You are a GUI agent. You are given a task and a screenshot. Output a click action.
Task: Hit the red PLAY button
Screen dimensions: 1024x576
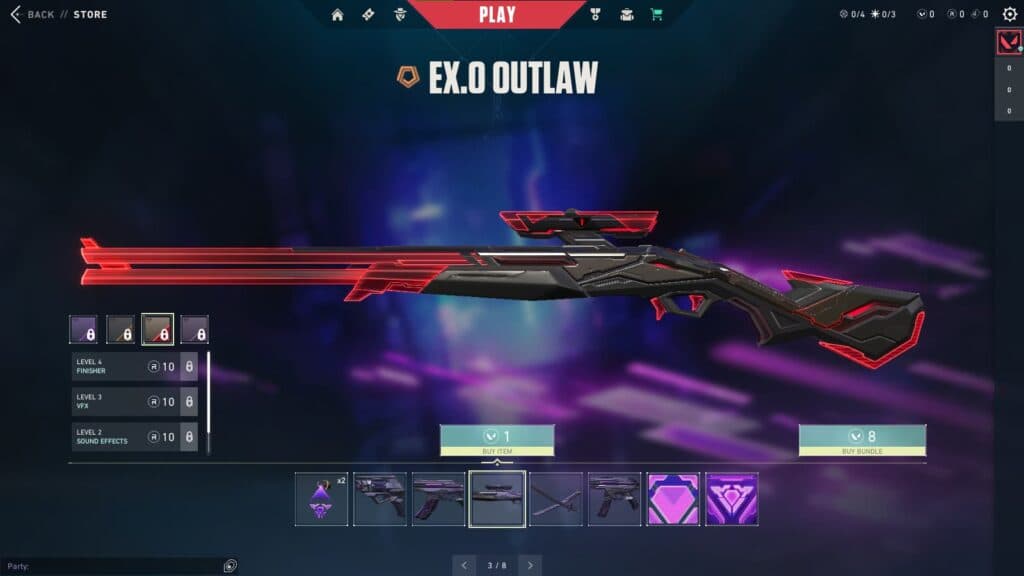[x=497, y=15]
